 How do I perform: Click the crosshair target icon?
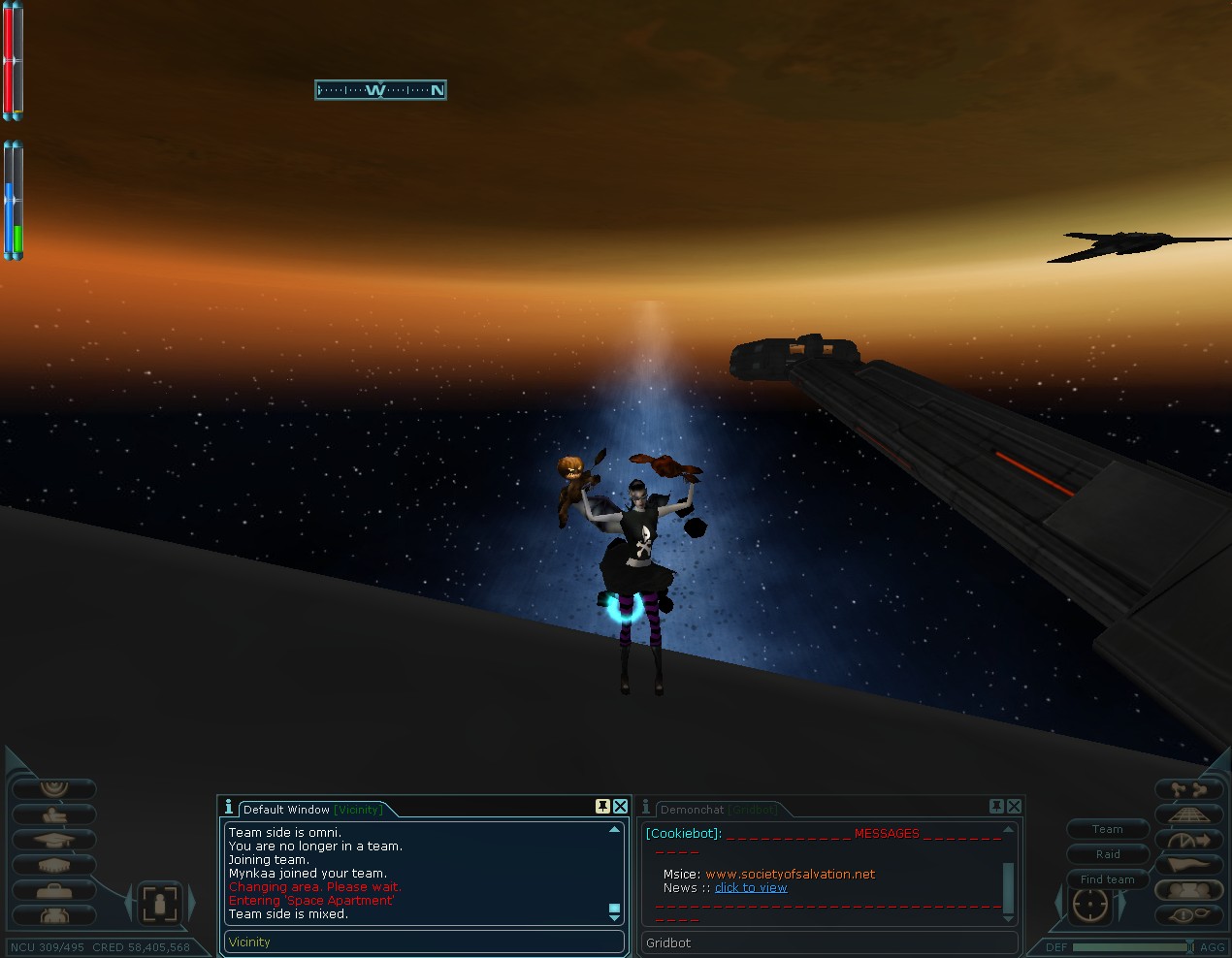[1089, 904]
